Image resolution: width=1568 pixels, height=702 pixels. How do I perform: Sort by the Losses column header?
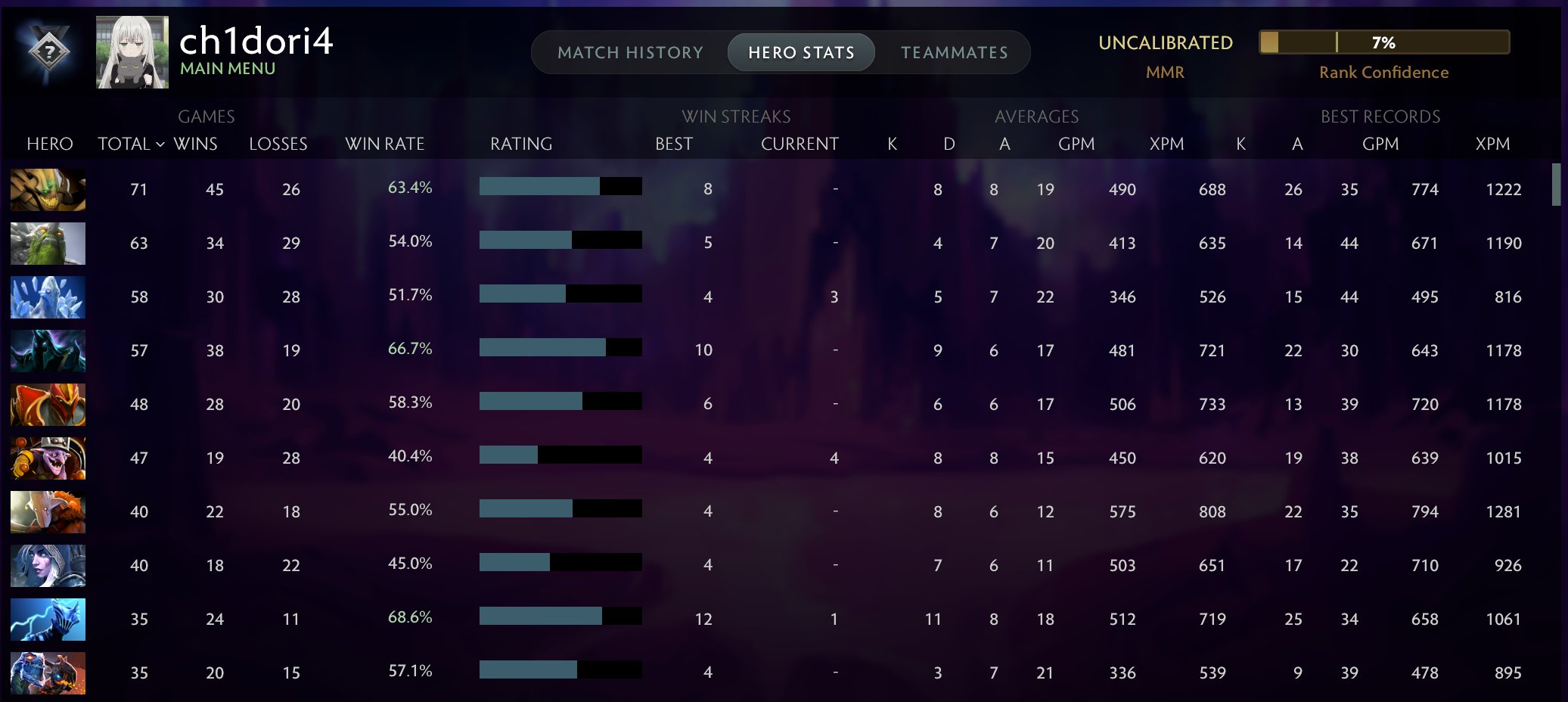pyautogui.click(x=278, y=144)
